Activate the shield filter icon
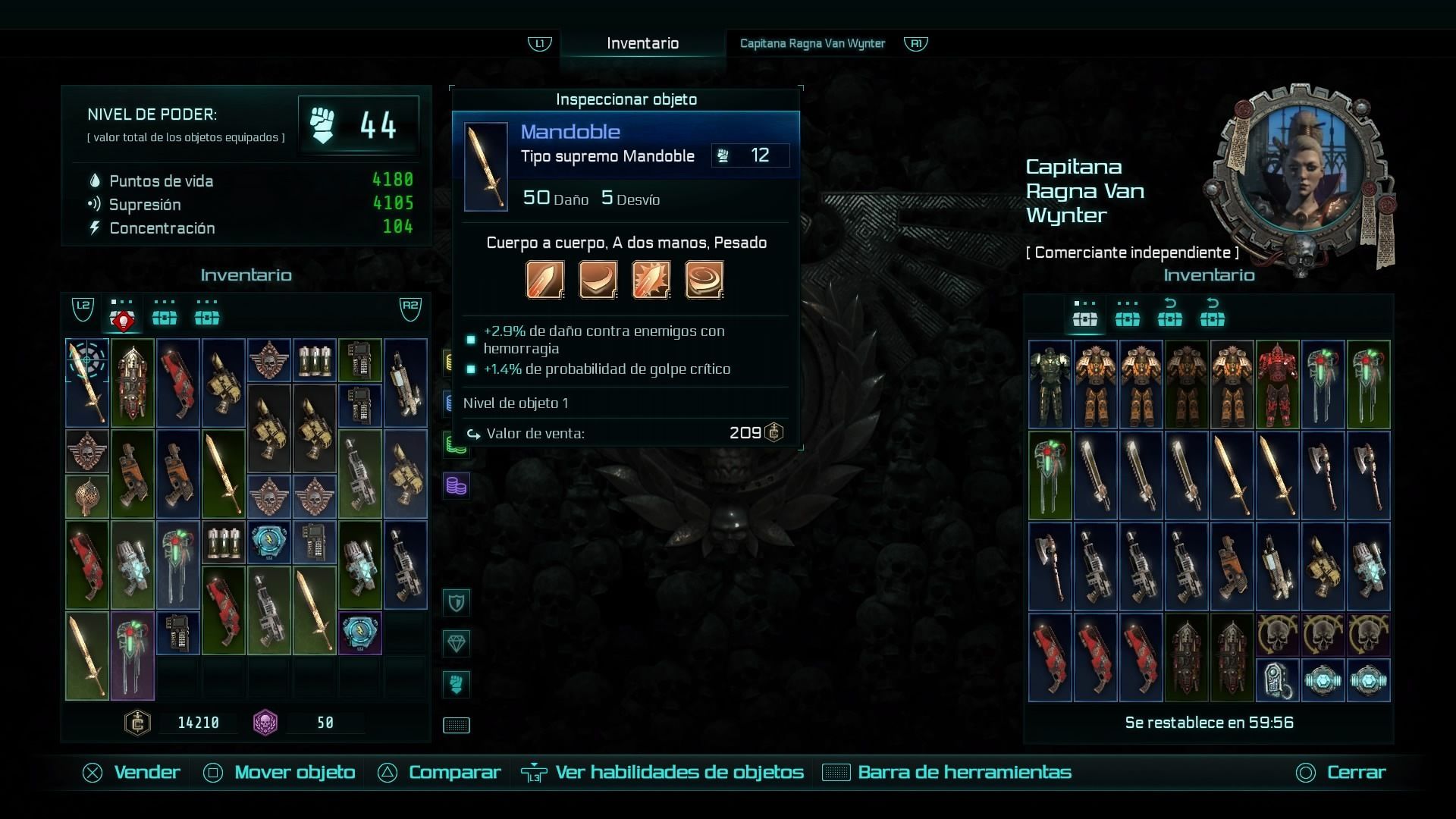The image size is (1456, 819). 457,603
